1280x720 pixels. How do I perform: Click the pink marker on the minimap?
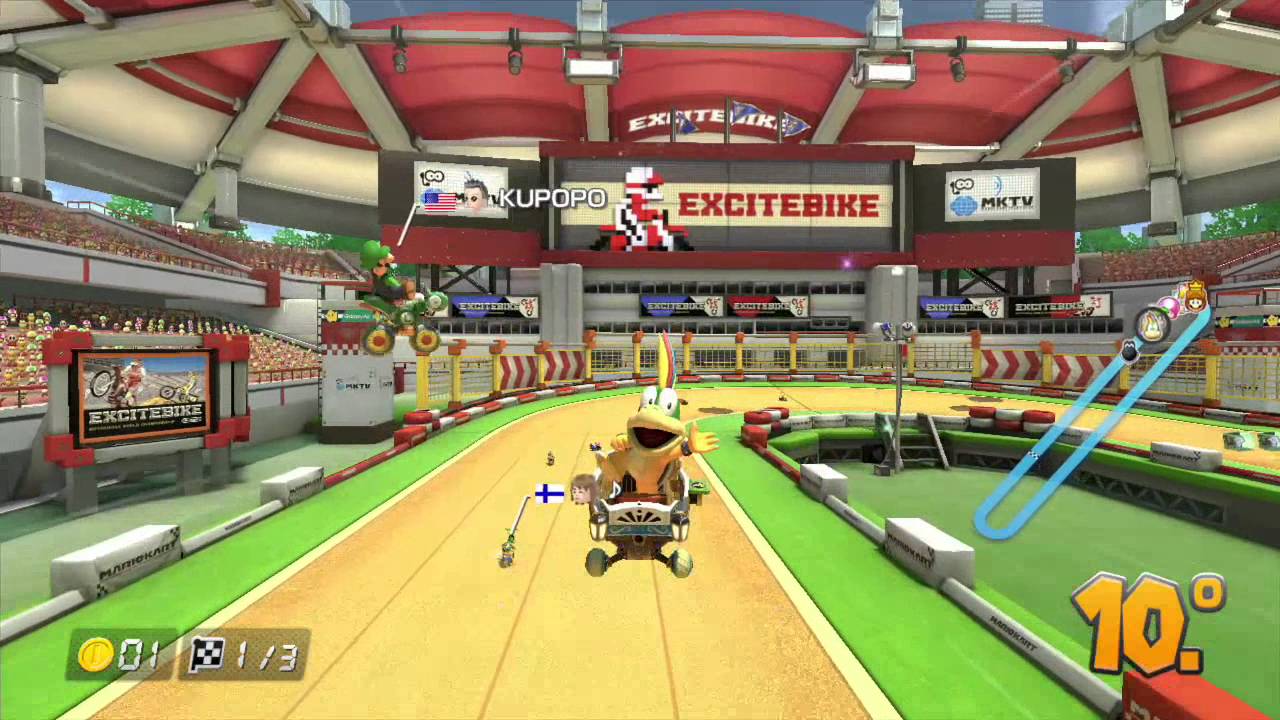[1169, 306]
